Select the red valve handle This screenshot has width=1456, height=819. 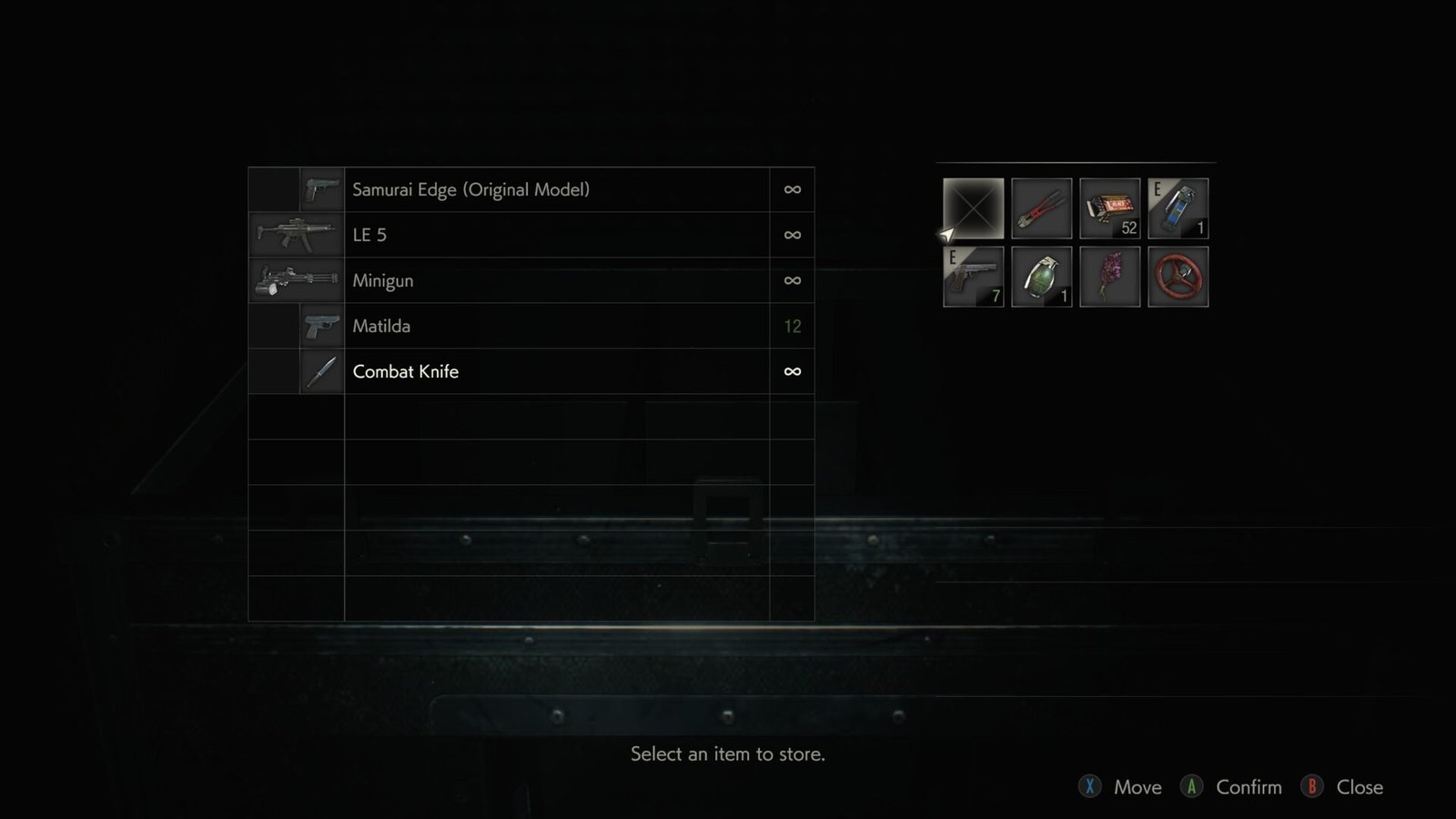click(1178, 276)
